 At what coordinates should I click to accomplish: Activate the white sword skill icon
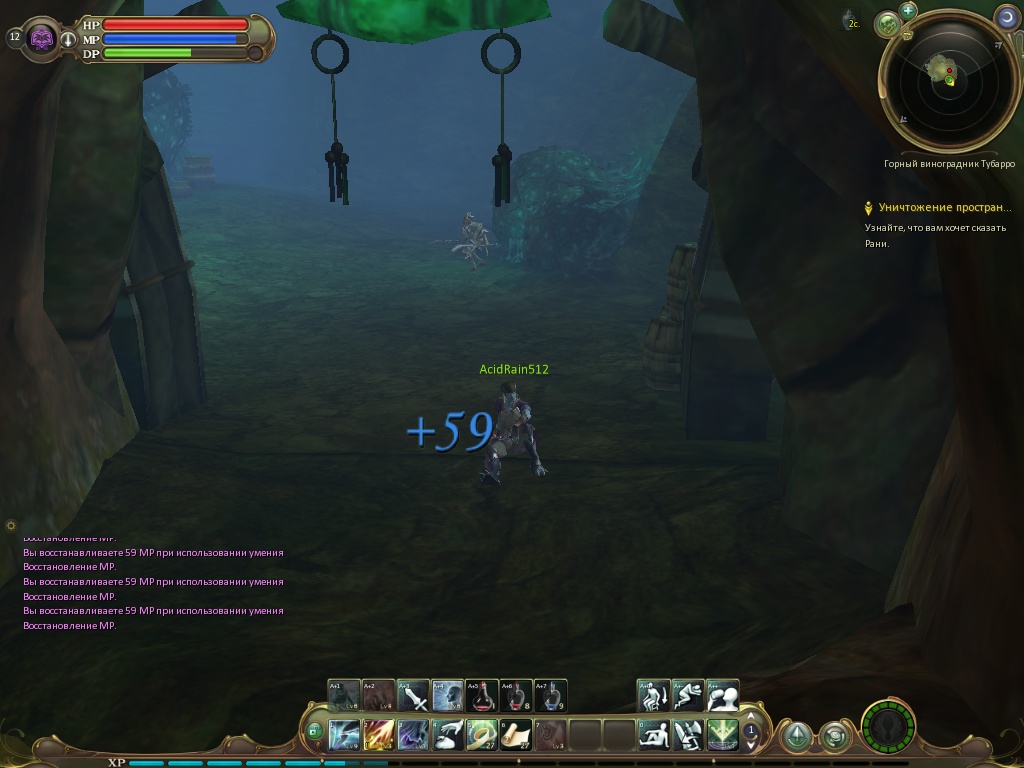coord(414,696)
